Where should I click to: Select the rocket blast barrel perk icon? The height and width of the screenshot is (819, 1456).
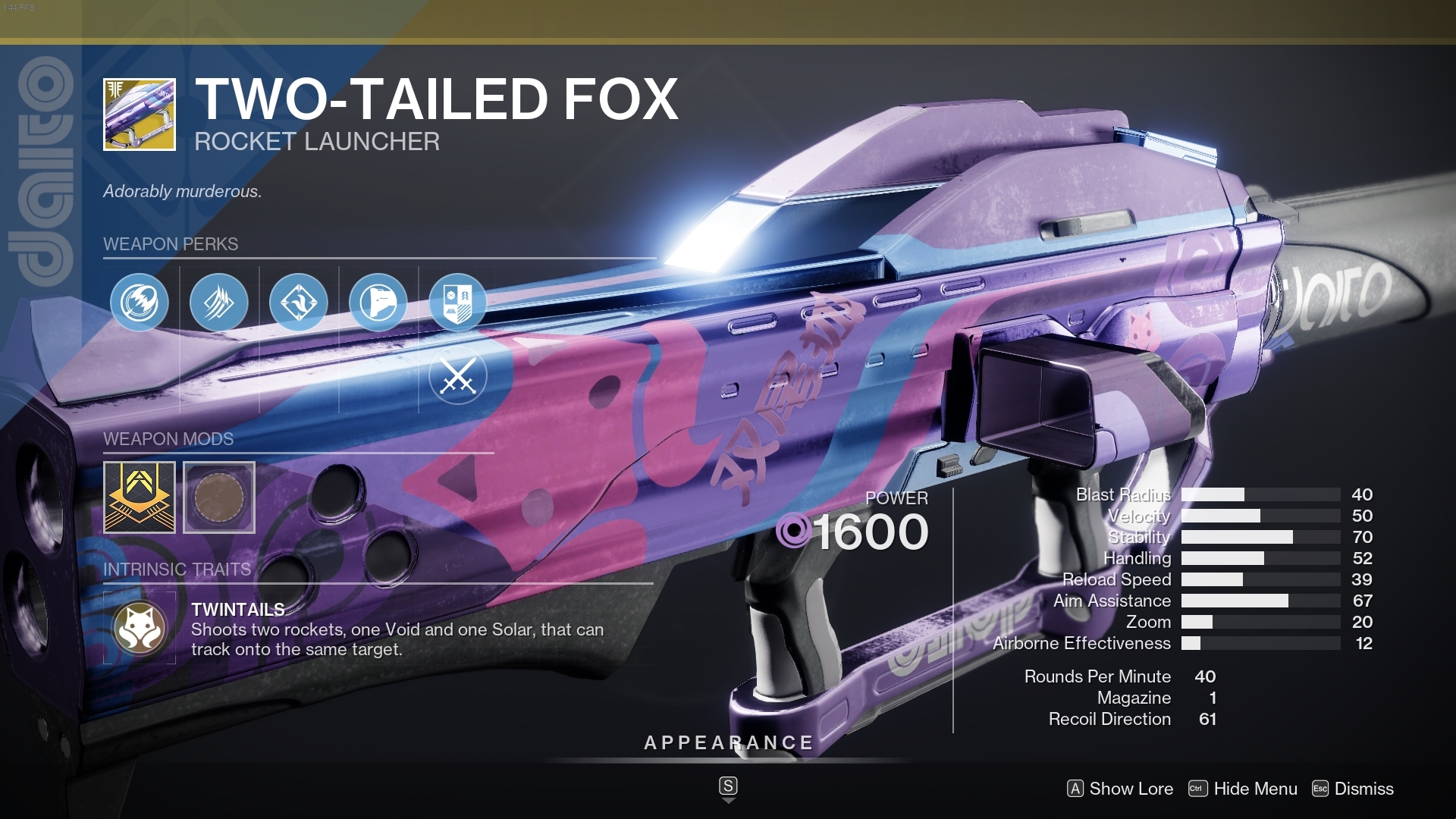click(x=139, y=302)
